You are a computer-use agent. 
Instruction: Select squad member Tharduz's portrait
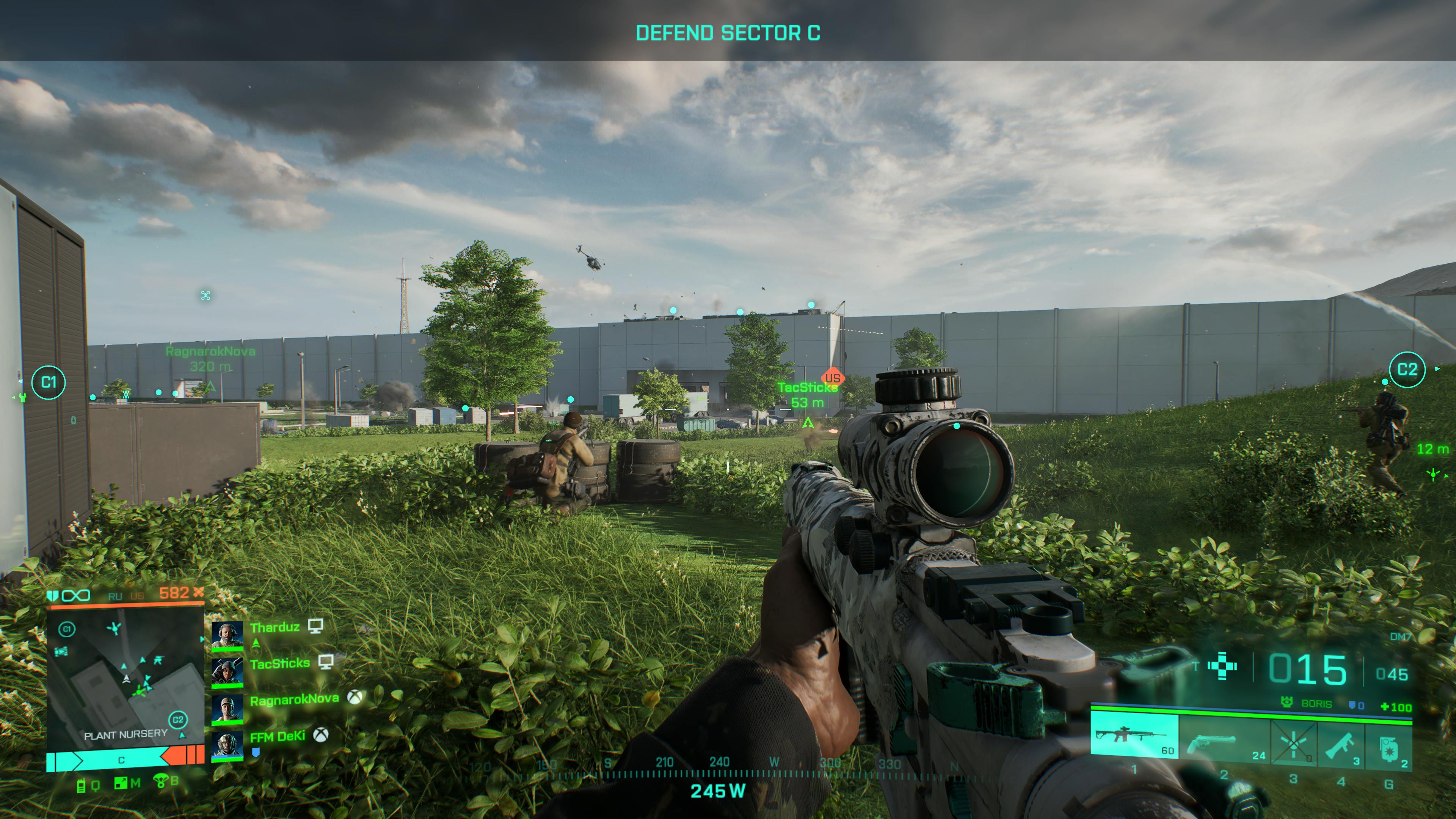(227, 636)
